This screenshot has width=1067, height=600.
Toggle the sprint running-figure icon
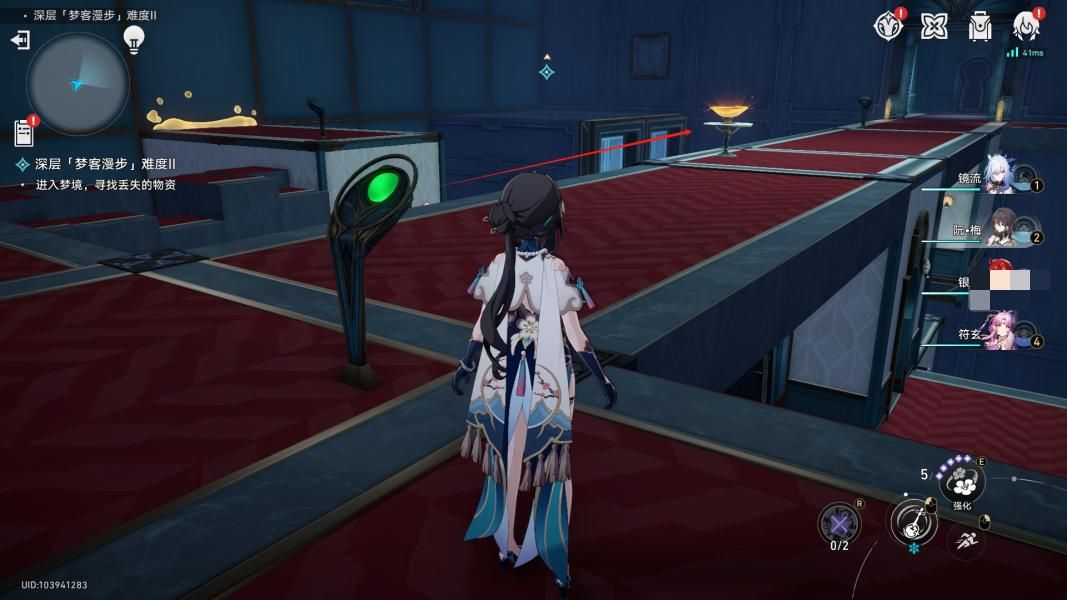coord(966,541)
